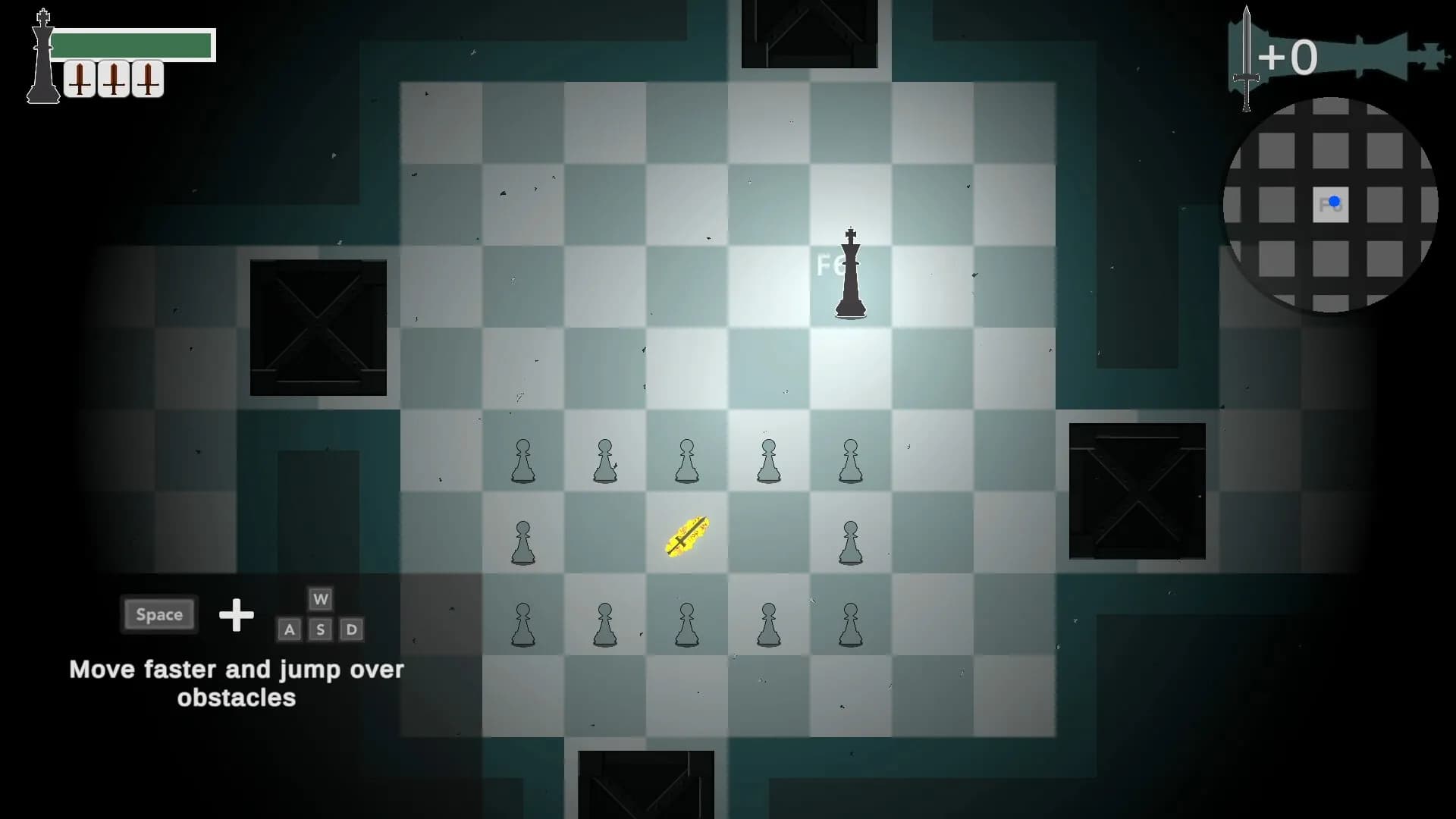
Task: Click the sword icon beside the +0 counter
Action: 1246,57
